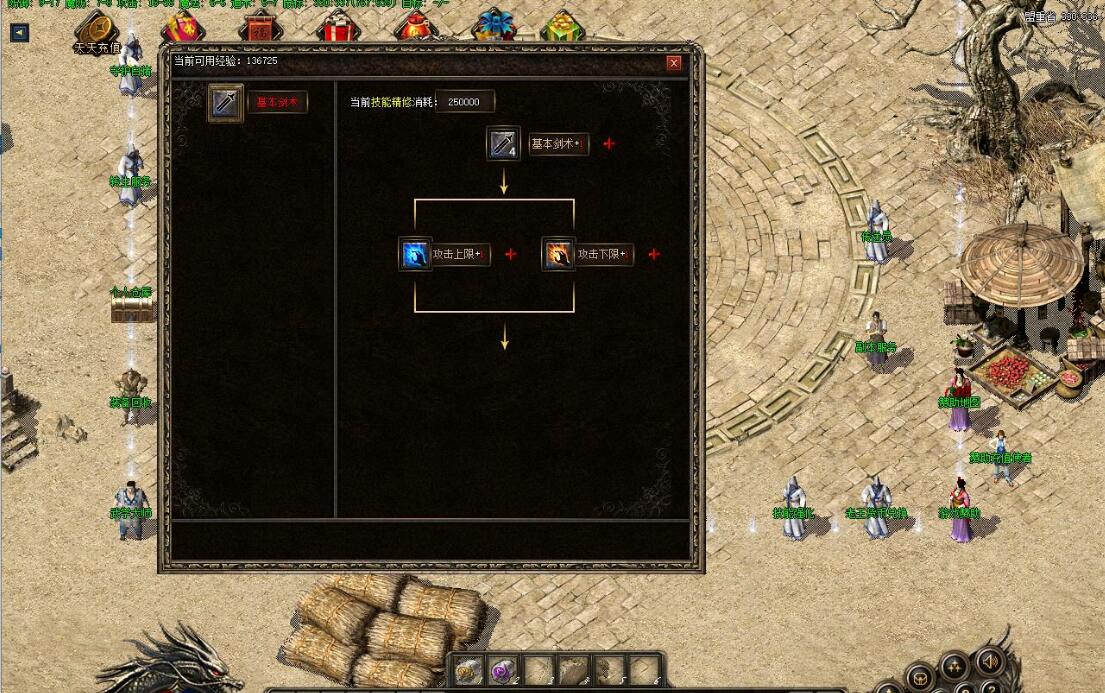This screenshot has height=693, width=1105.
Task: Select the blue 攻击上限 skill icon
Action: tap(415, 254)
